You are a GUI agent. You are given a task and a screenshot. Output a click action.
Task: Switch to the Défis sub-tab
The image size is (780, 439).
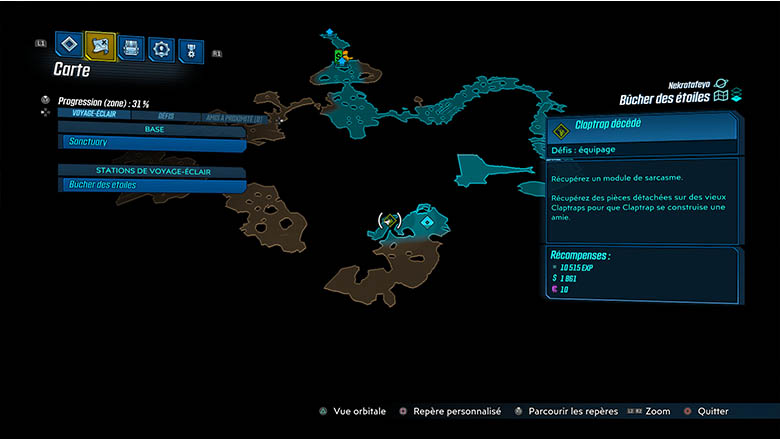(166, 115)
